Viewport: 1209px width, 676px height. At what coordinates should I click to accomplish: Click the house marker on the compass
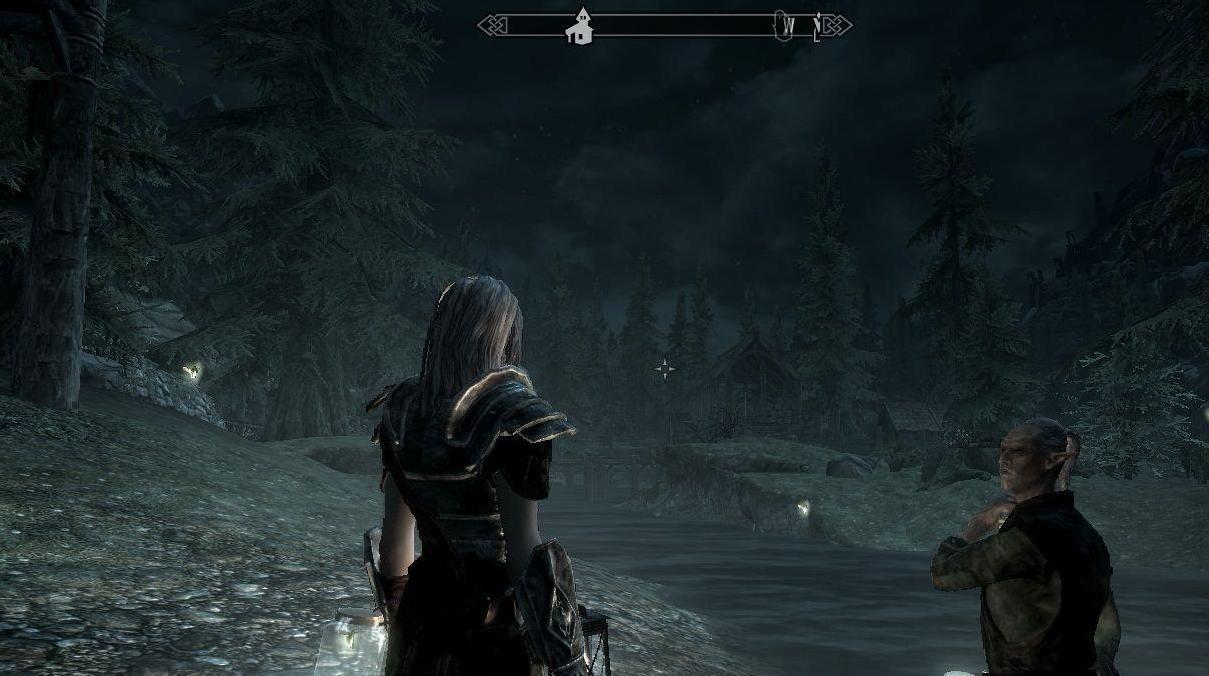click(x=579, y=27)
